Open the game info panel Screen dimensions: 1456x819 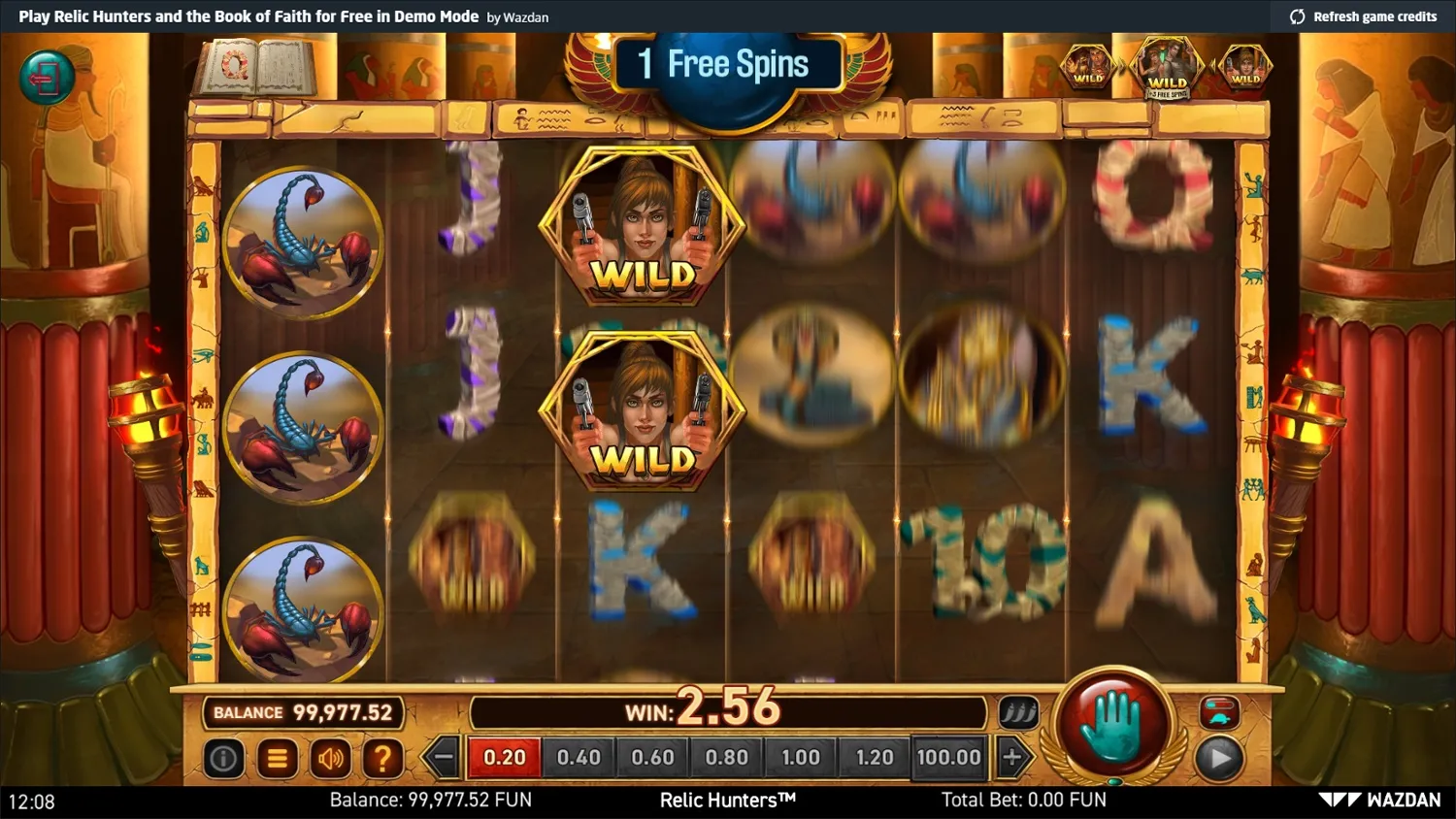click(x=224, y=757)
